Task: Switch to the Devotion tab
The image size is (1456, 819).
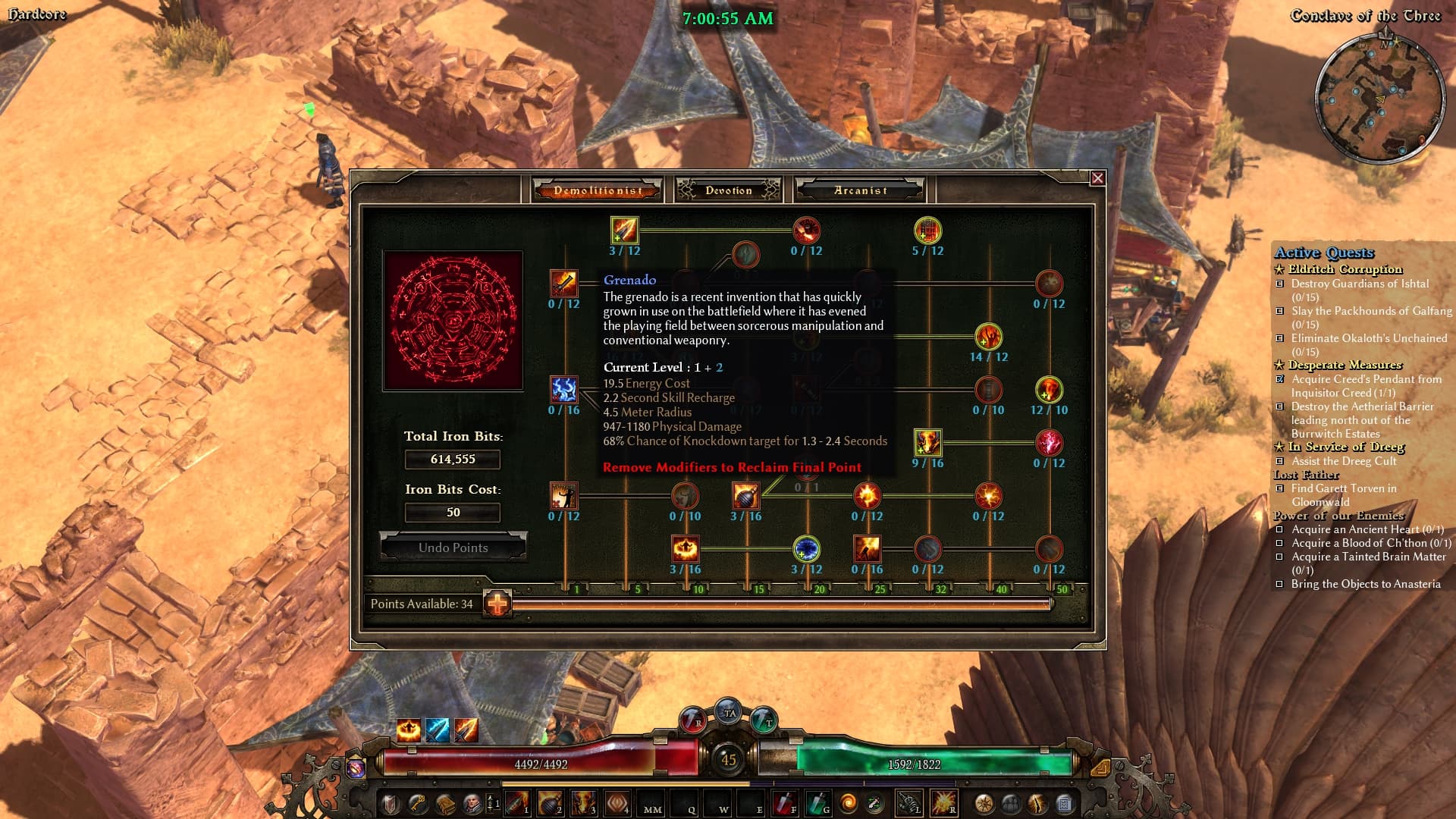Action: pyautogui.click(x=727, y=190)
